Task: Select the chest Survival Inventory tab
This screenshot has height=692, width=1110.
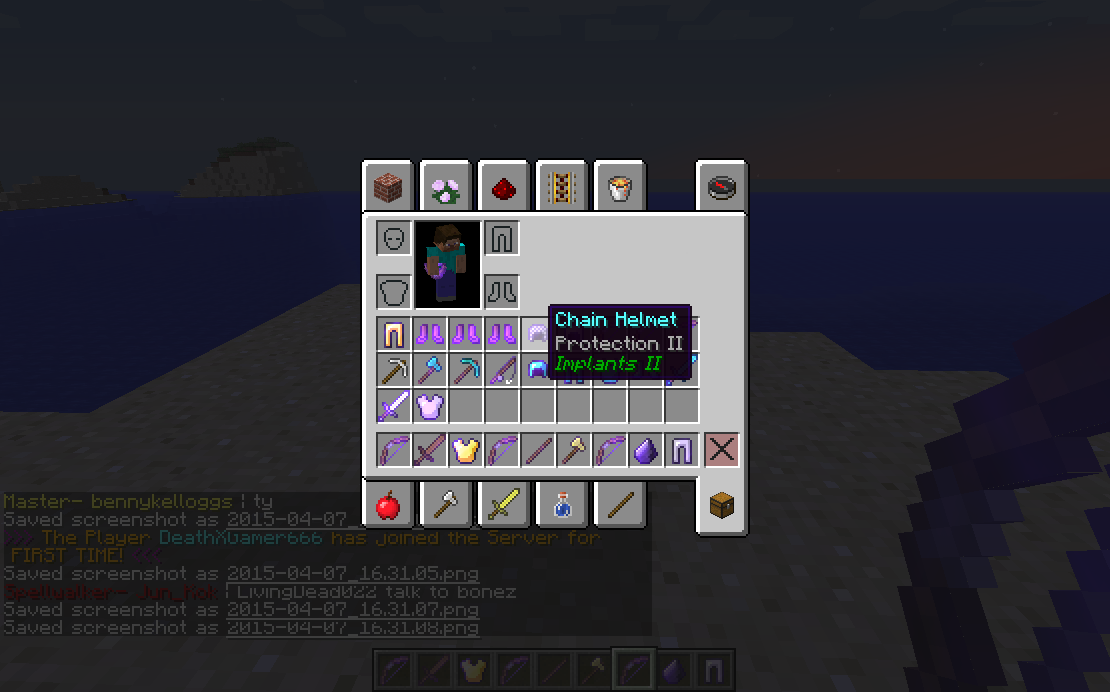Action: click(721, 506)
